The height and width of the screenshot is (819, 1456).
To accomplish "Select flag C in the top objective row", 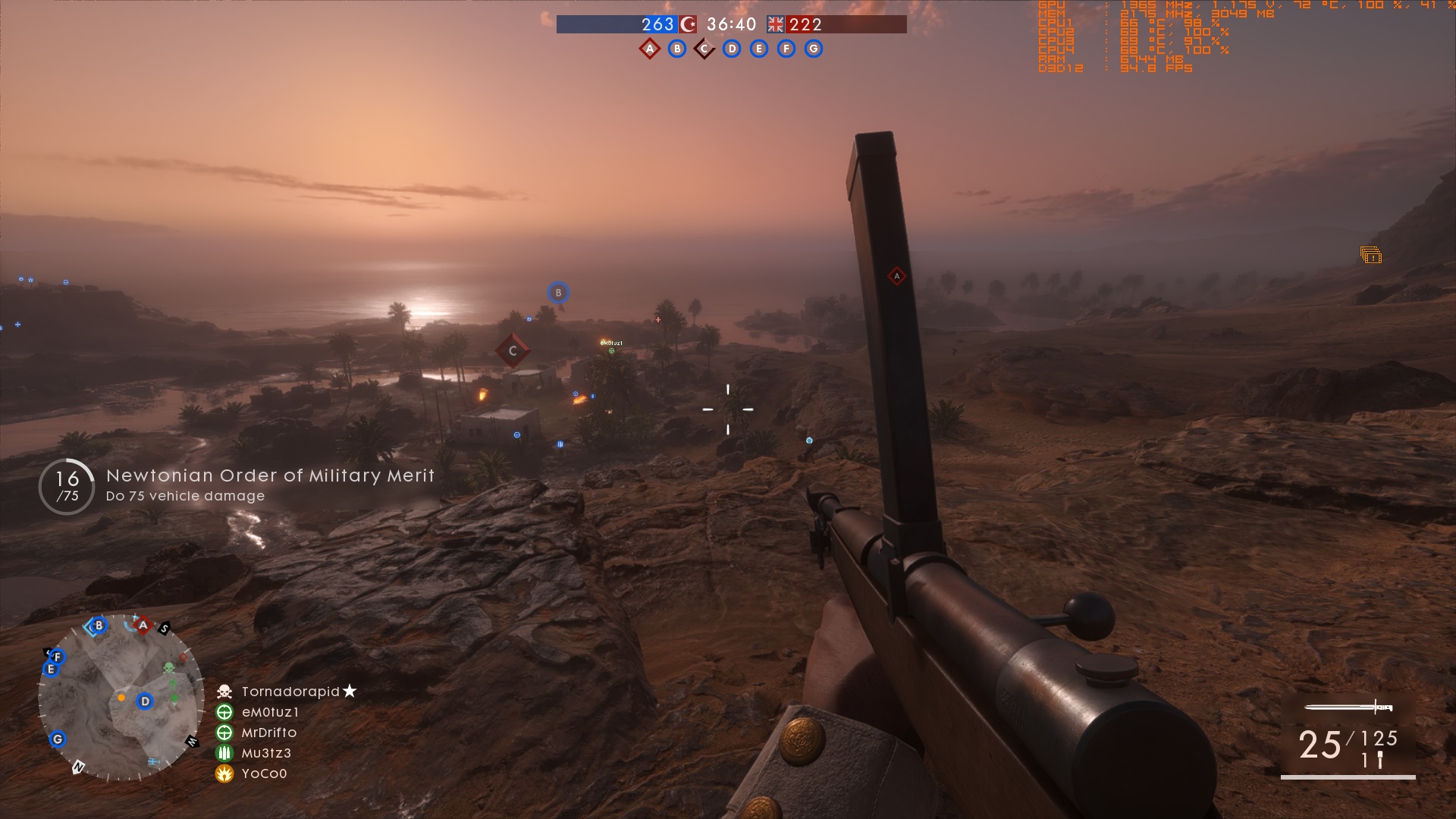I will [x=704, y=49].
